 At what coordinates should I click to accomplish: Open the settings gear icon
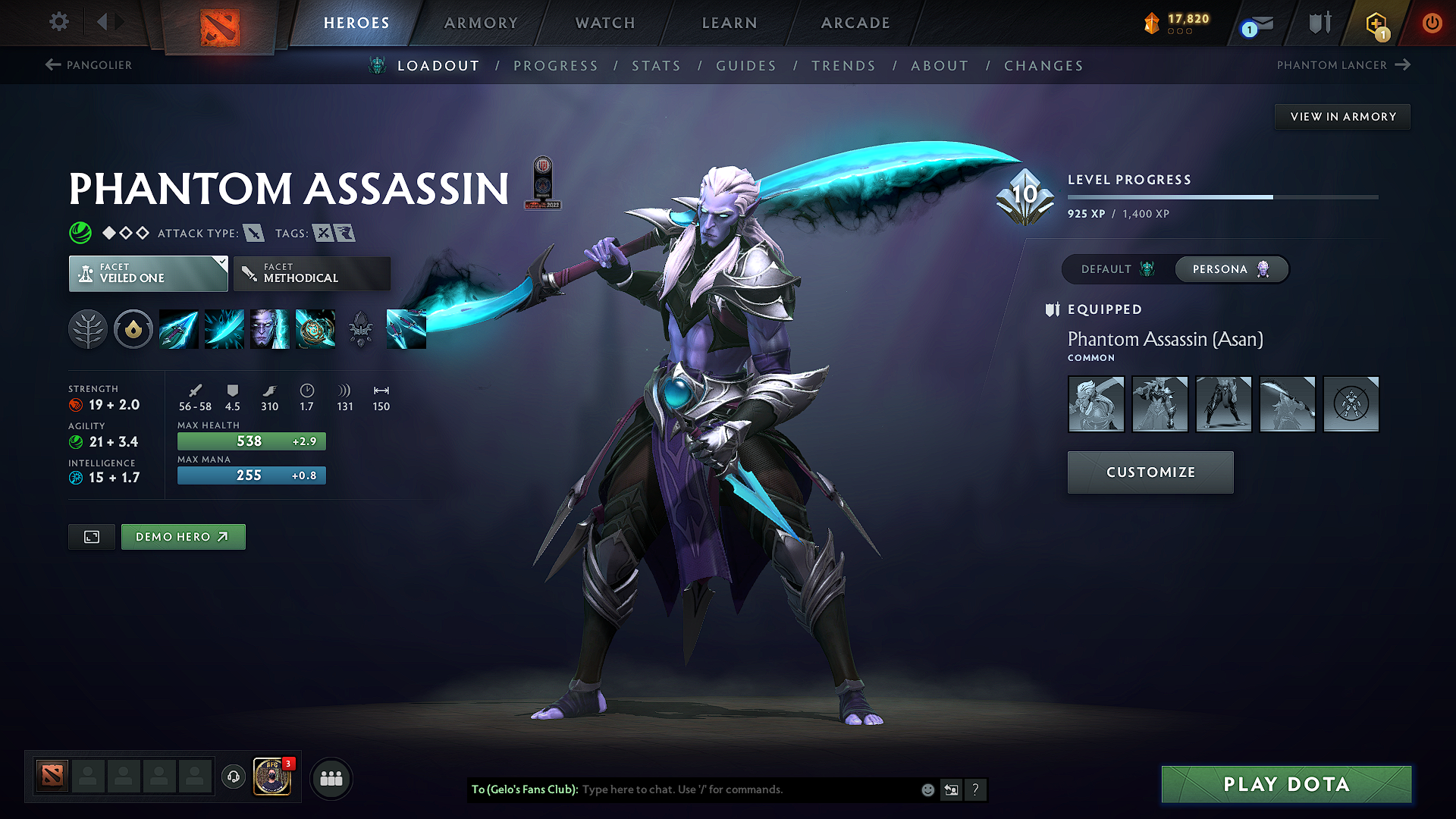tap(58, 22)
